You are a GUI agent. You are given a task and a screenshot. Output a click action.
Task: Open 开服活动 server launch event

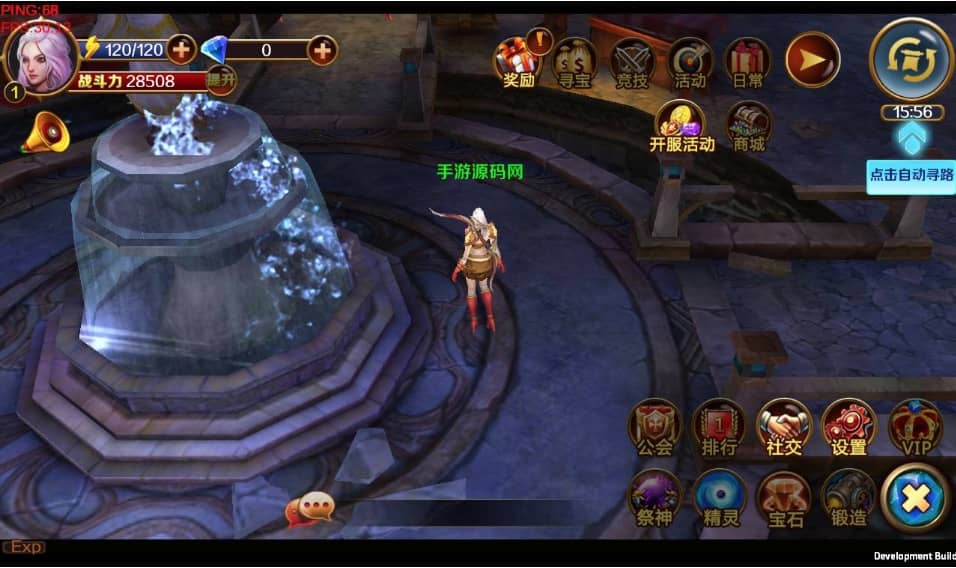pos(682,126)
